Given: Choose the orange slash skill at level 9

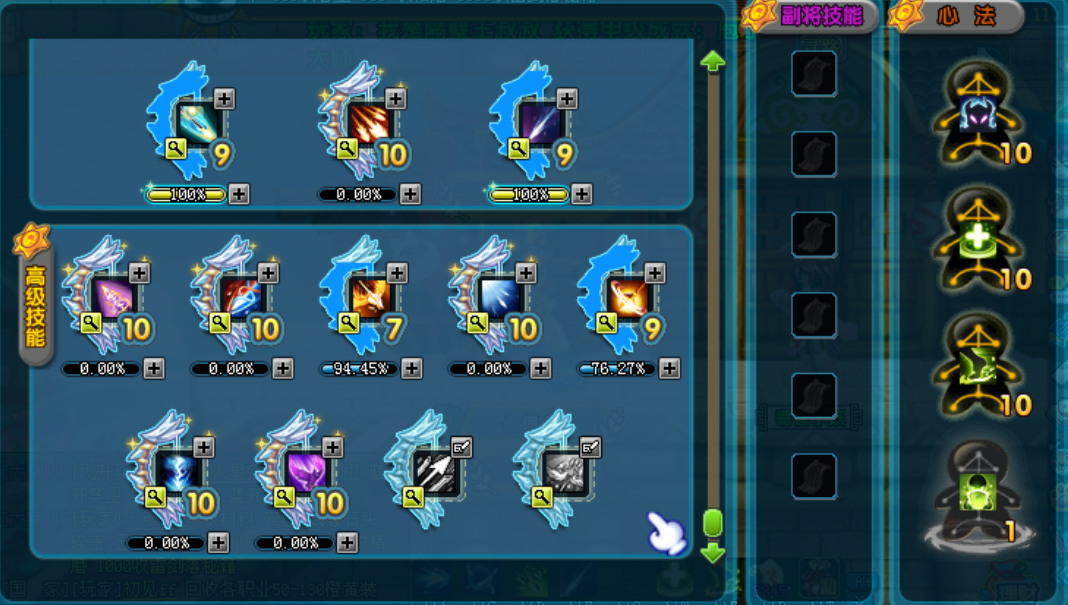Looking at the screenshot, I should (630, 297).
